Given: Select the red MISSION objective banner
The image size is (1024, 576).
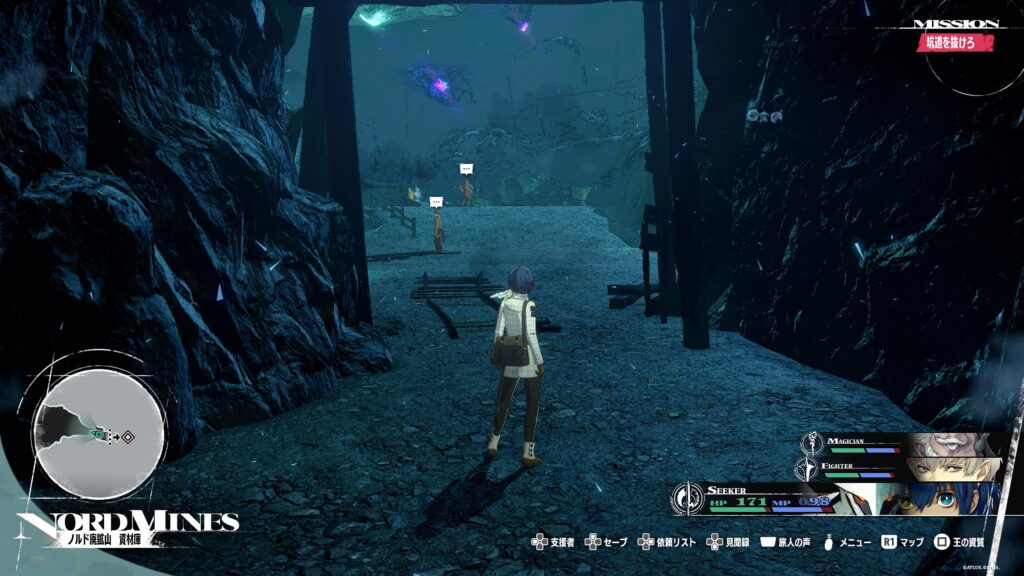Looking at the screenshot, I should pyautogui.click(x=957, y=43).
